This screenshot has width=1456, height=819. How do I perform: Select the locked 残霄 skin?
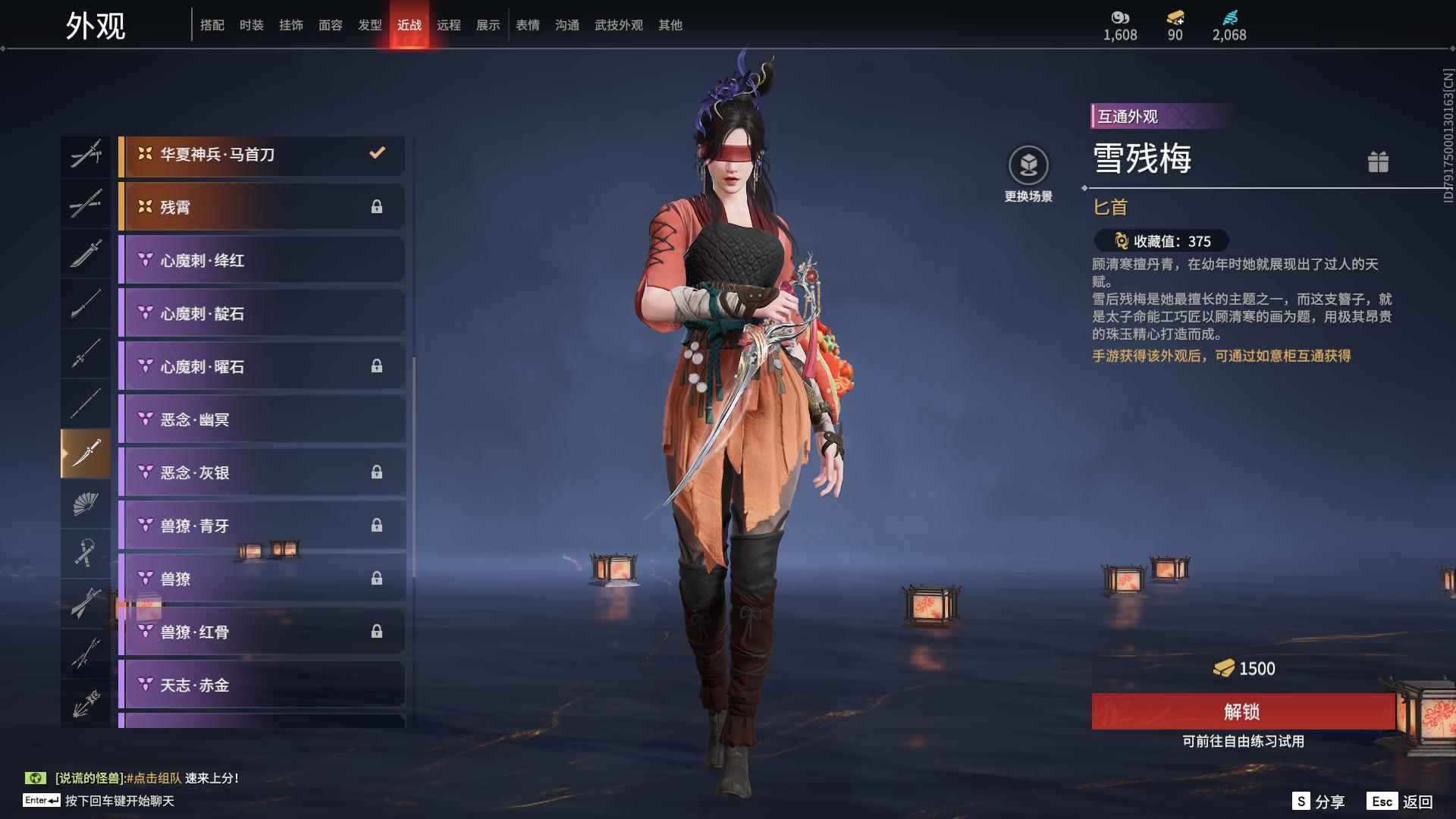tap(262, 207)
